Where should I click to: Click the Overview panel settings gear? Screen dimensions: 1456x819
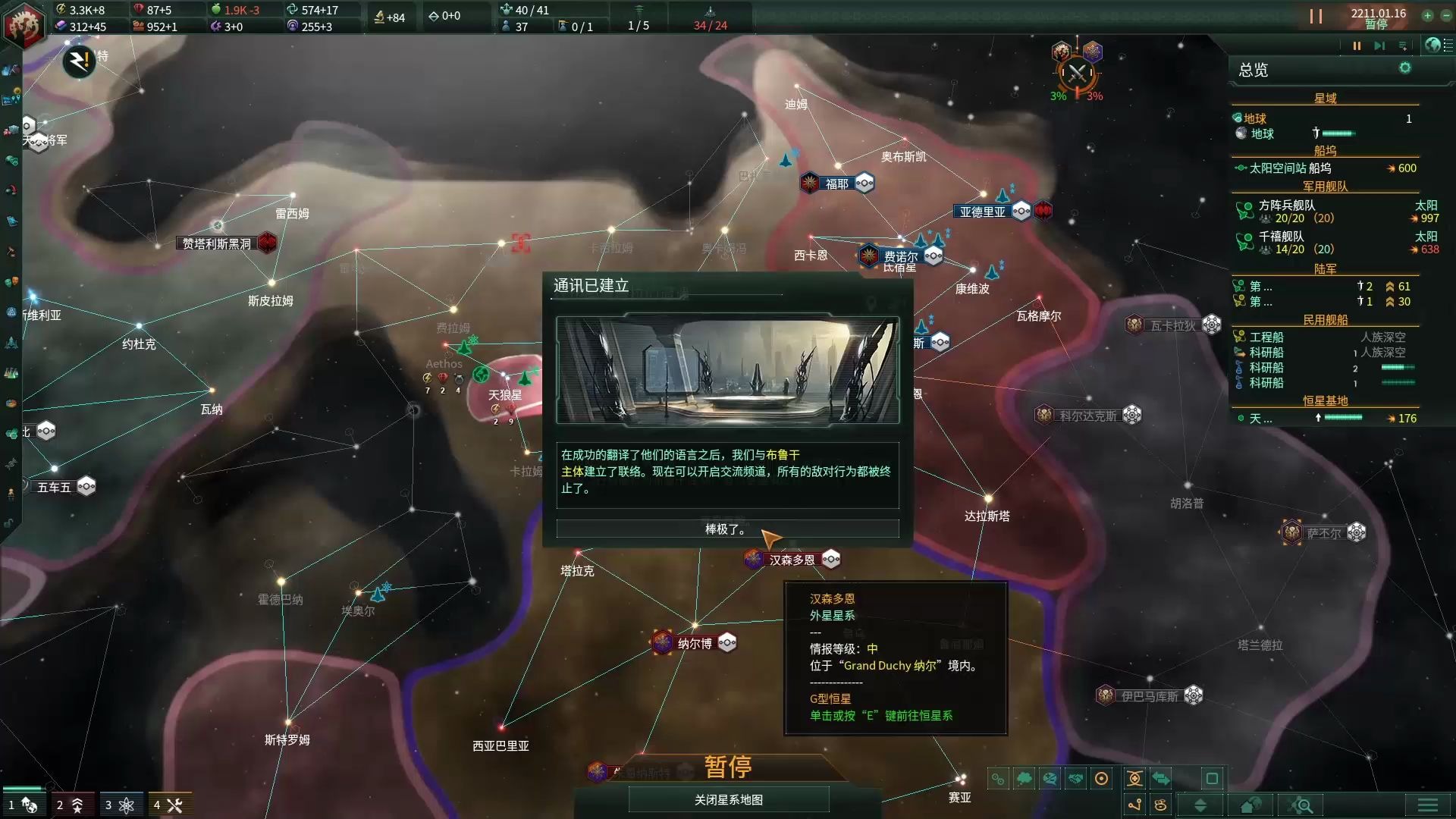pos(1404,69)
